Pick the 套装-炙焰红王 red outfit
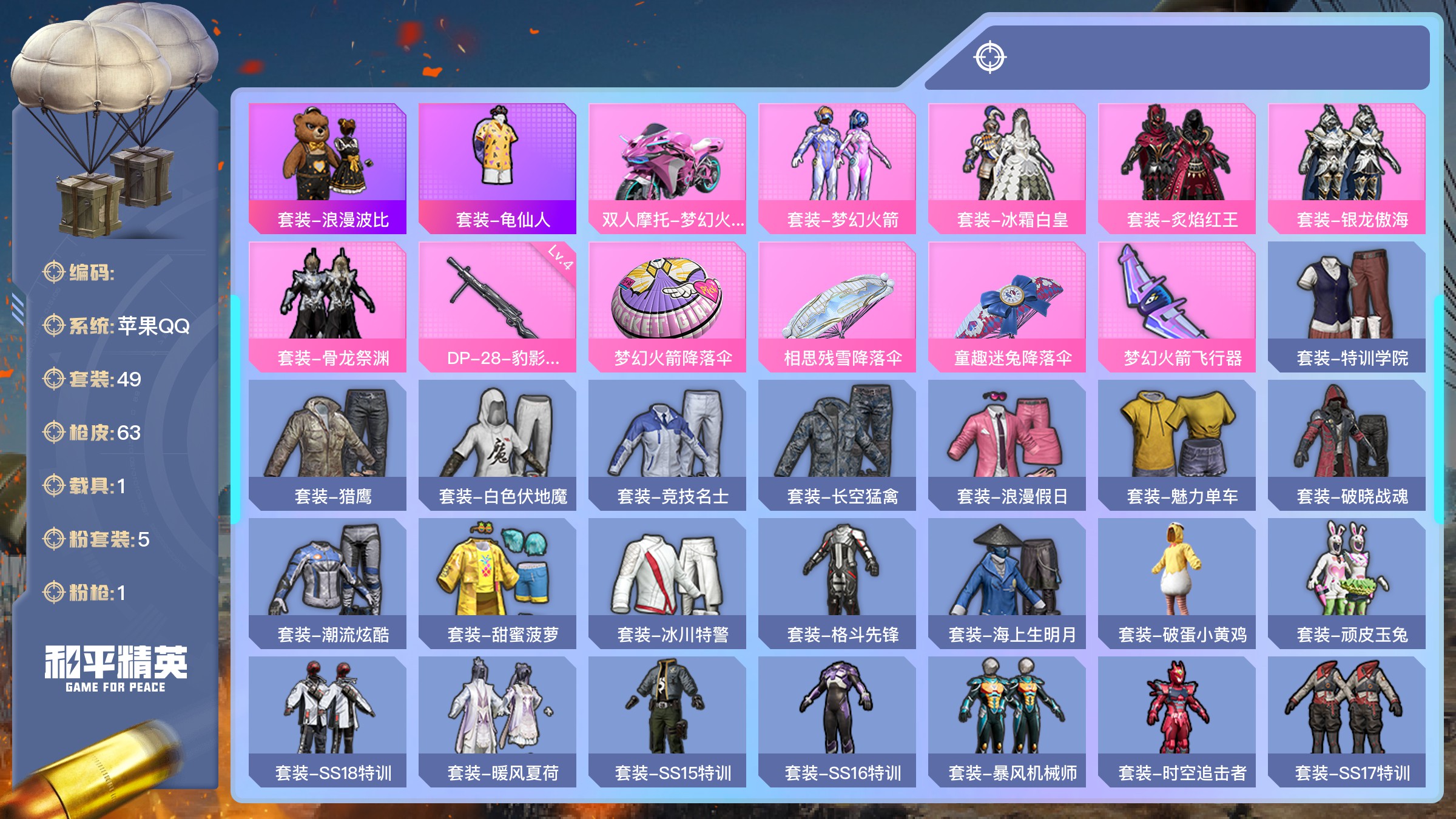Viewport: 1456px width, 819px height. (x=1177, y=168)
